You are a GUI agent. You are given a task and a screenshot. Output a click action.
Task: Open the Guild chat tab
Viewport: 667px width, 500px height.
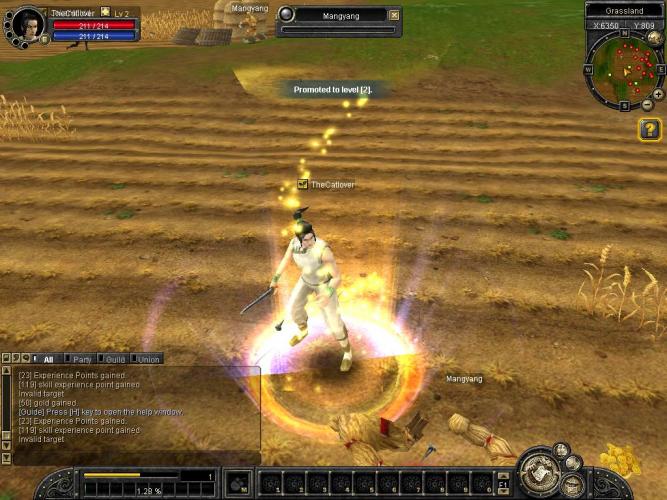tap(115, 359)
